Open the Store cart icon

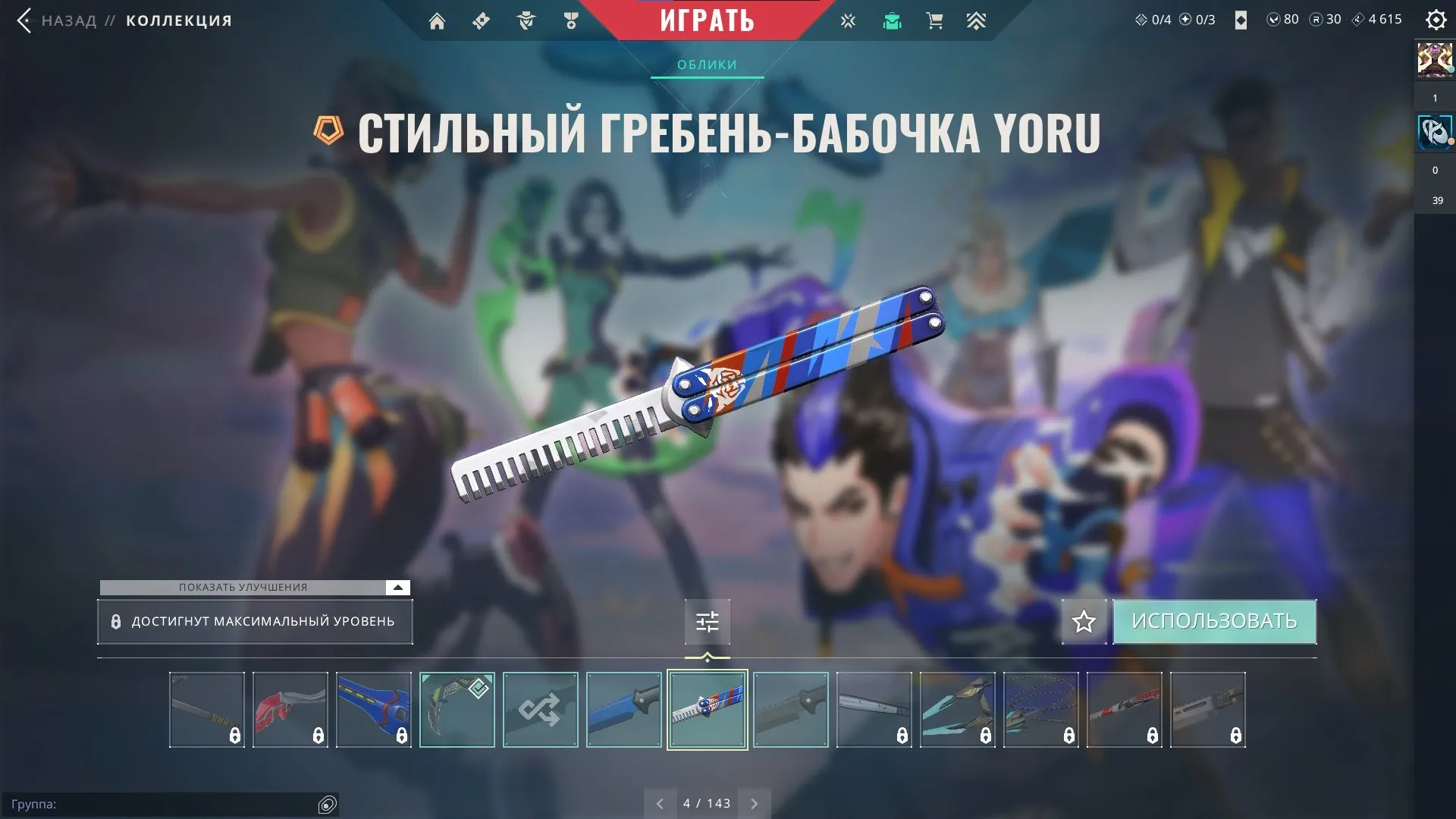[x=934, y=20]
